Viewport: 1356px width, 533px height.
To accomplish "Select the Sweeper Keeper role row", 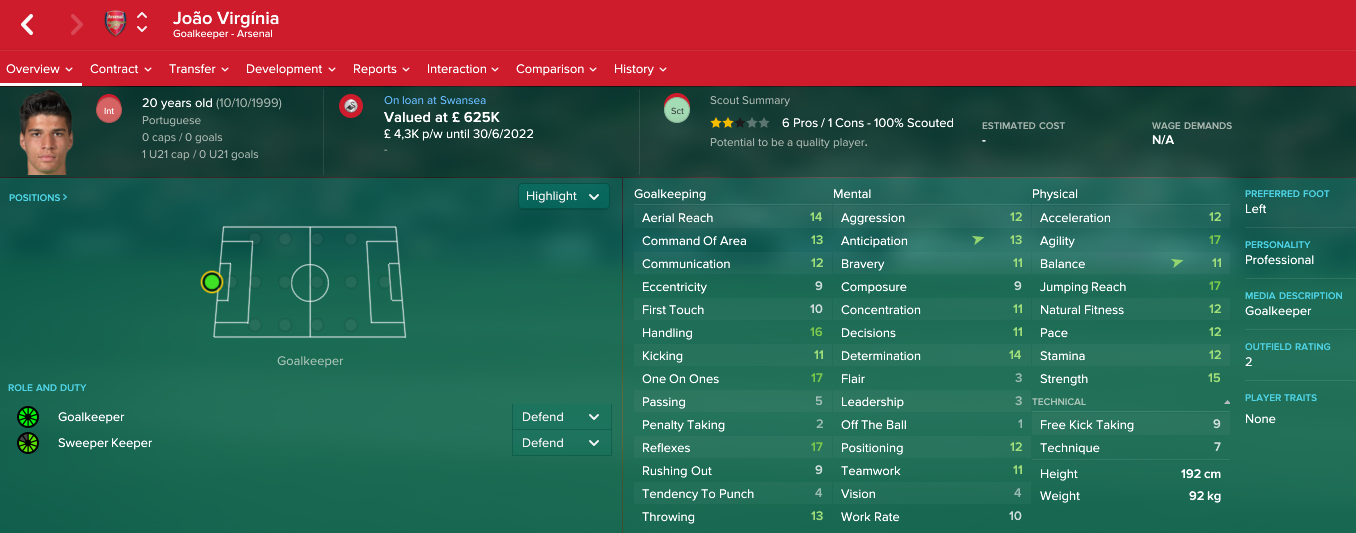I will 105,443.
